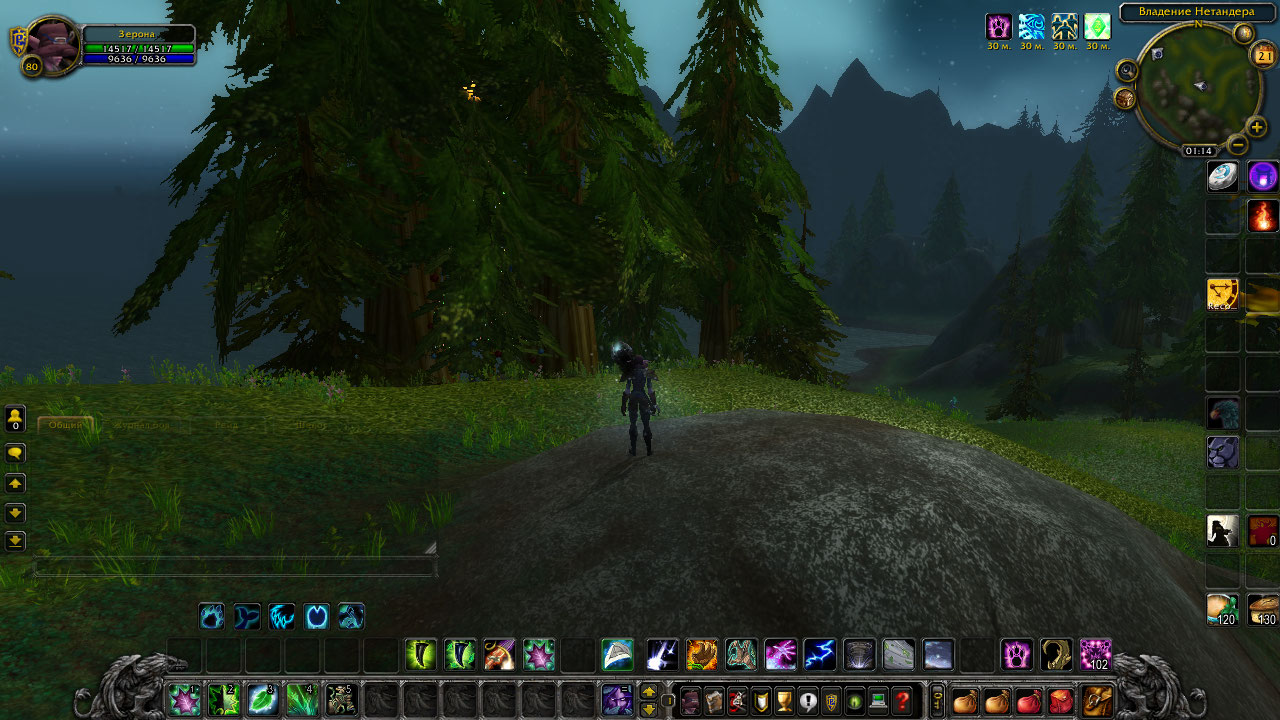Screen dimensions: 1280x720
Task: Zoom out the minimap with minus button
Action: click(1238, 145)
